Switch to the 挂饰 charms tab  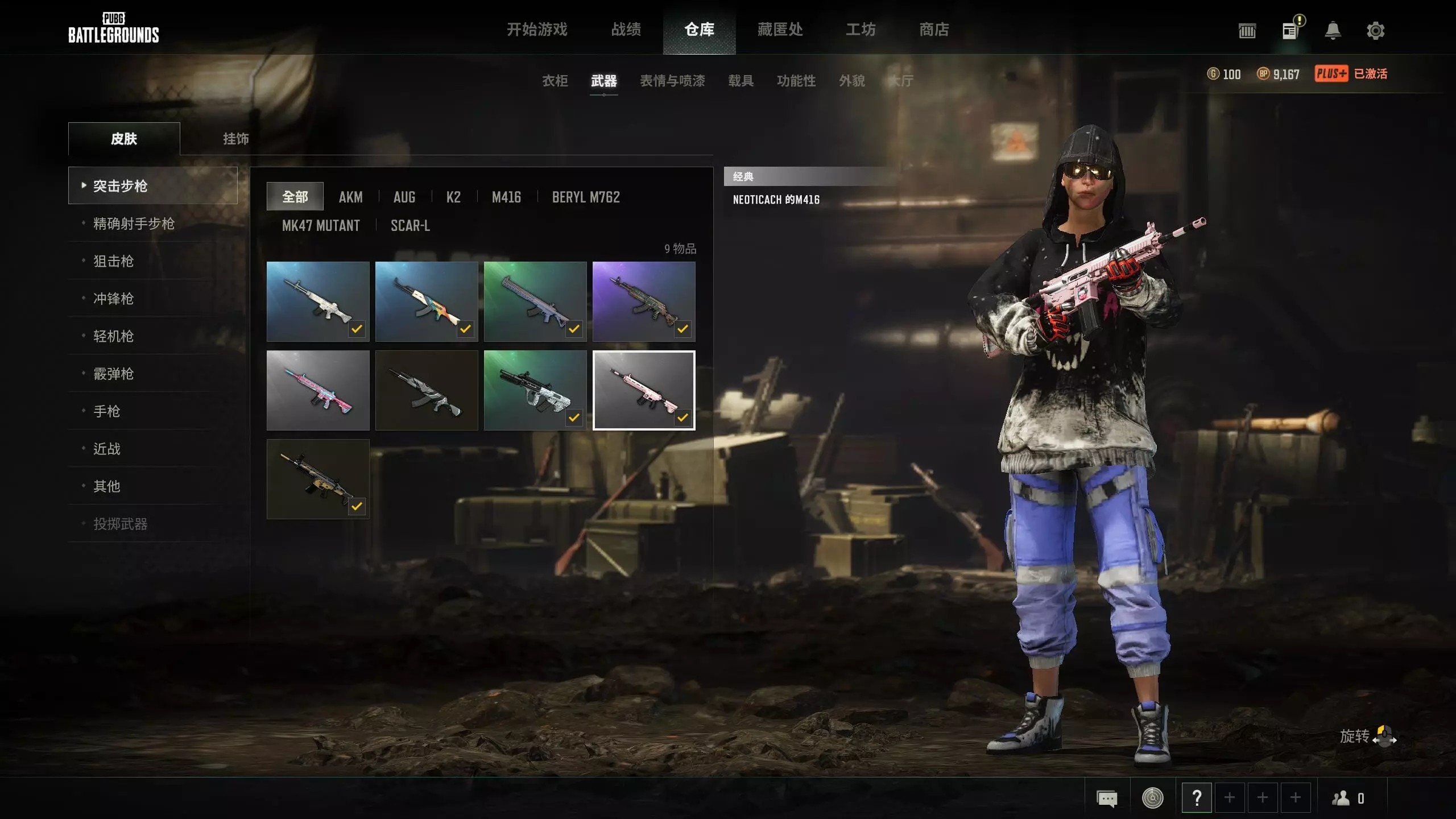click(235, 139)
